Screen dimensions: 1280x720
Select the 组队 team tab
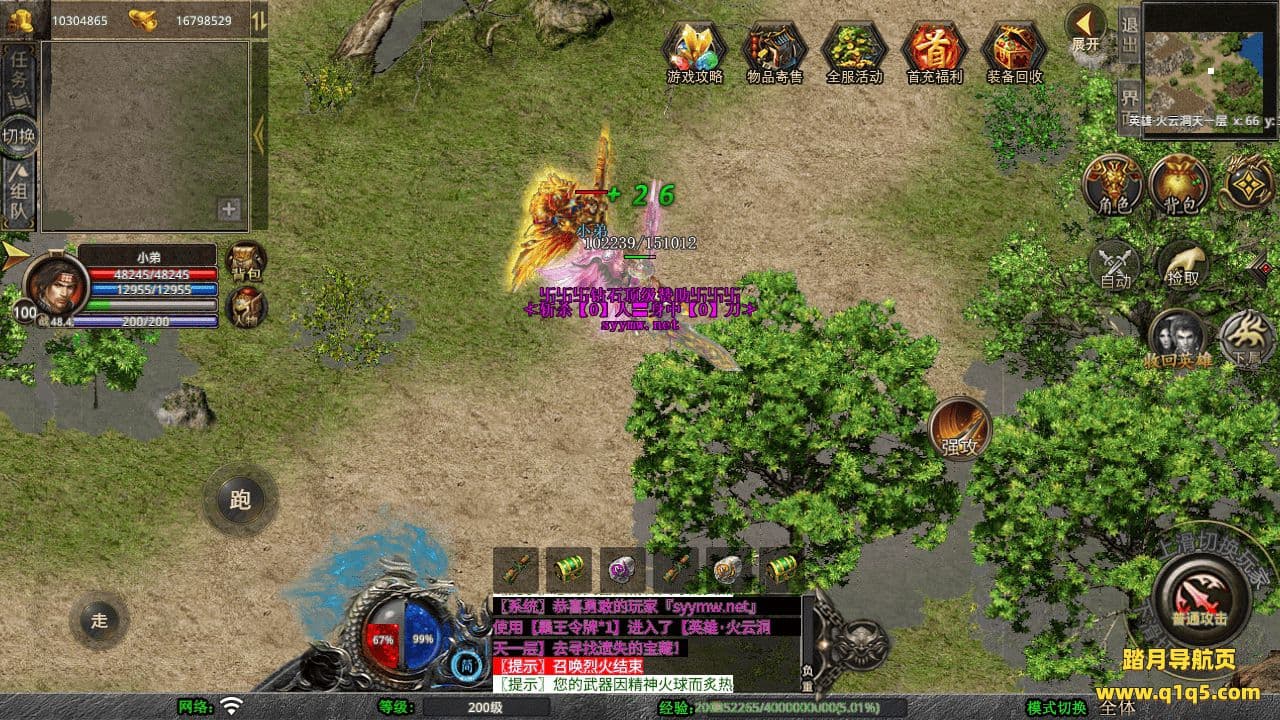[19, 193]
